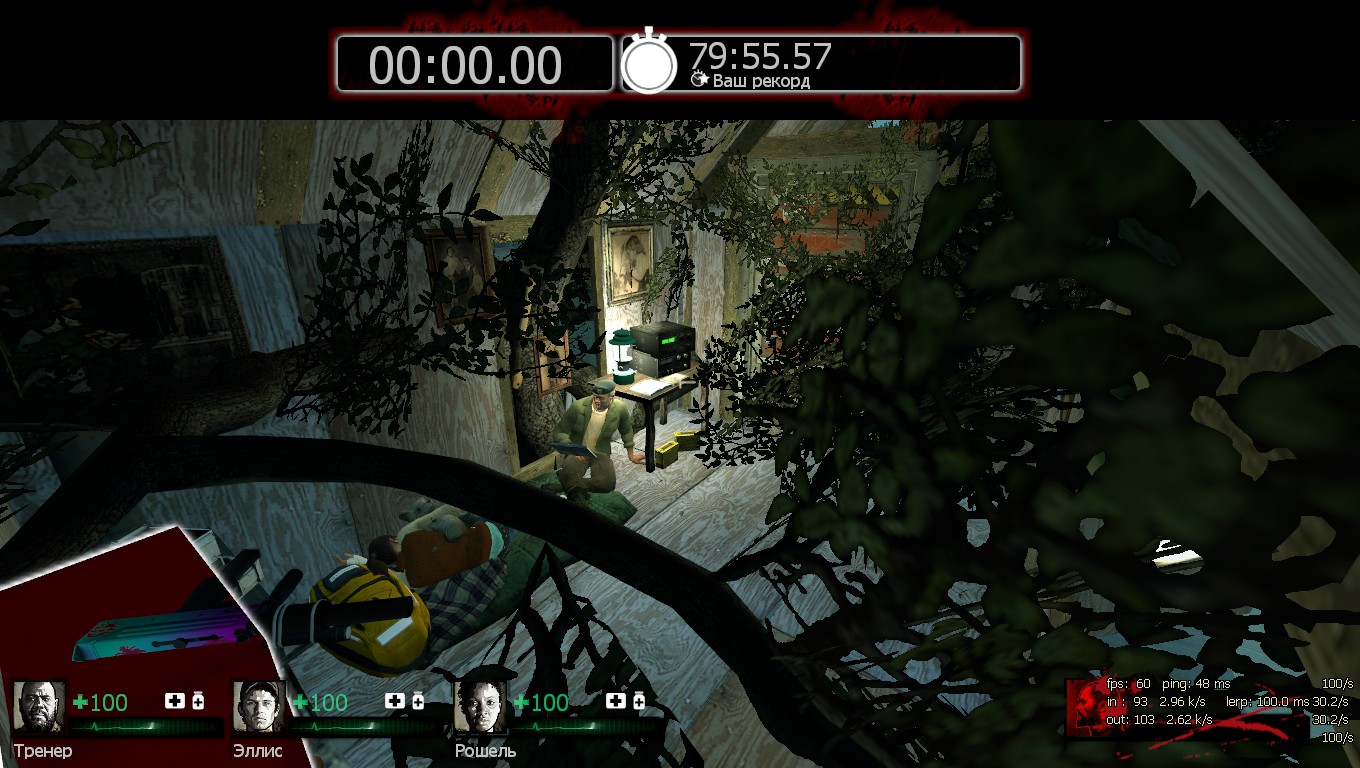This screenshot has height=768, width=1360.
Task: Click the stopwatch icon beside the record time
Action: (x=650, y=63)
